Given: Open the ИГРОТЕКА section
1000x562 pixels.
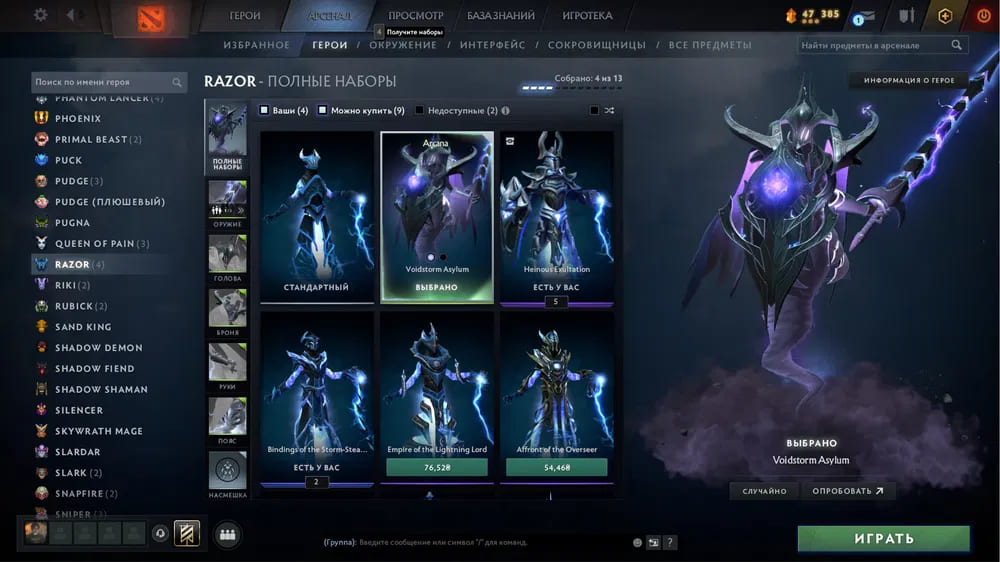Looking at the screenshot, I should pos(587,16).
